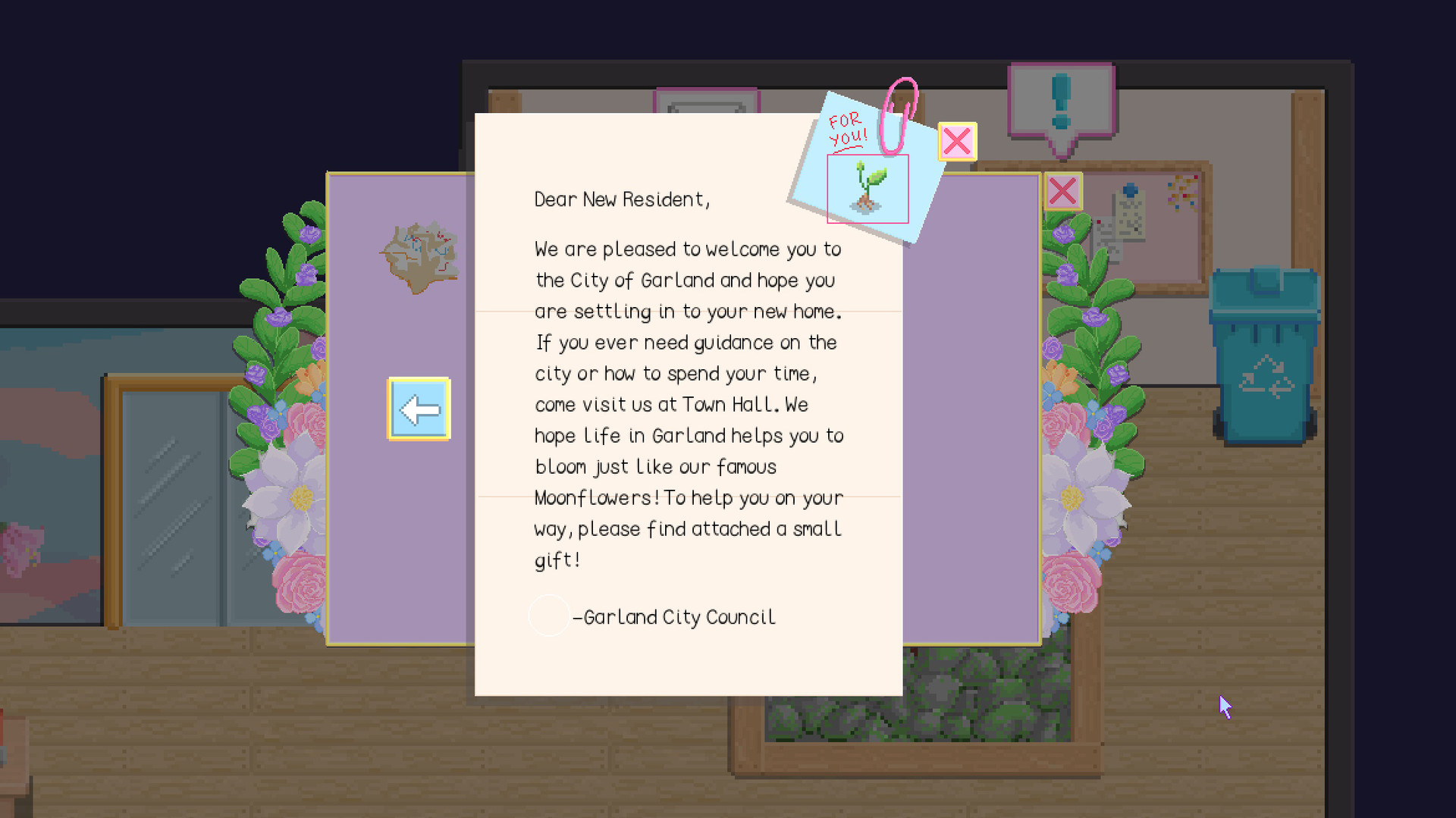Screen dimensions: 1456x818
Task: Select the standing mirror on the left
Action: [167, 500]
